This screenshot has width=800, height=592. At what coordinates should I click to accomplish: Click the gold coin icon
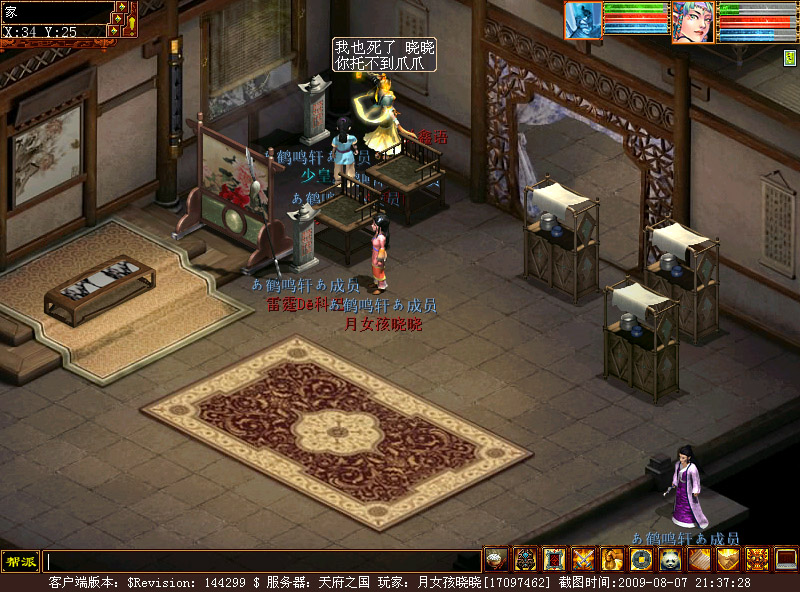[x=641, y=560]
